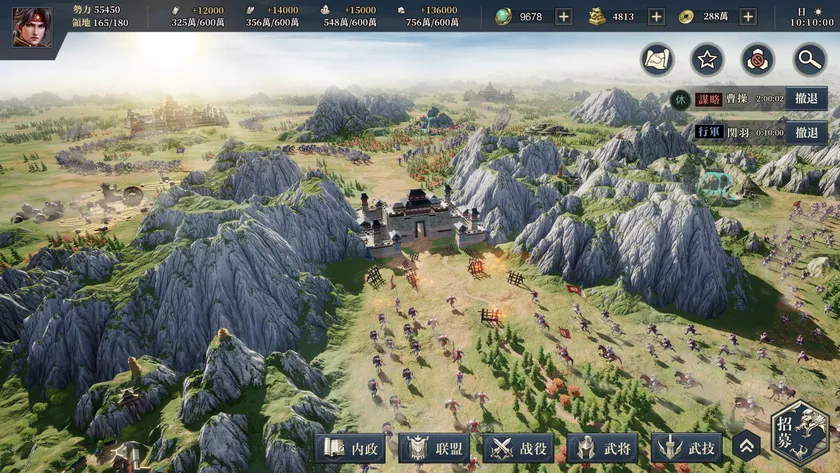Open the world map scroll icon
This screenshot has width=840, height=473.
658,59
